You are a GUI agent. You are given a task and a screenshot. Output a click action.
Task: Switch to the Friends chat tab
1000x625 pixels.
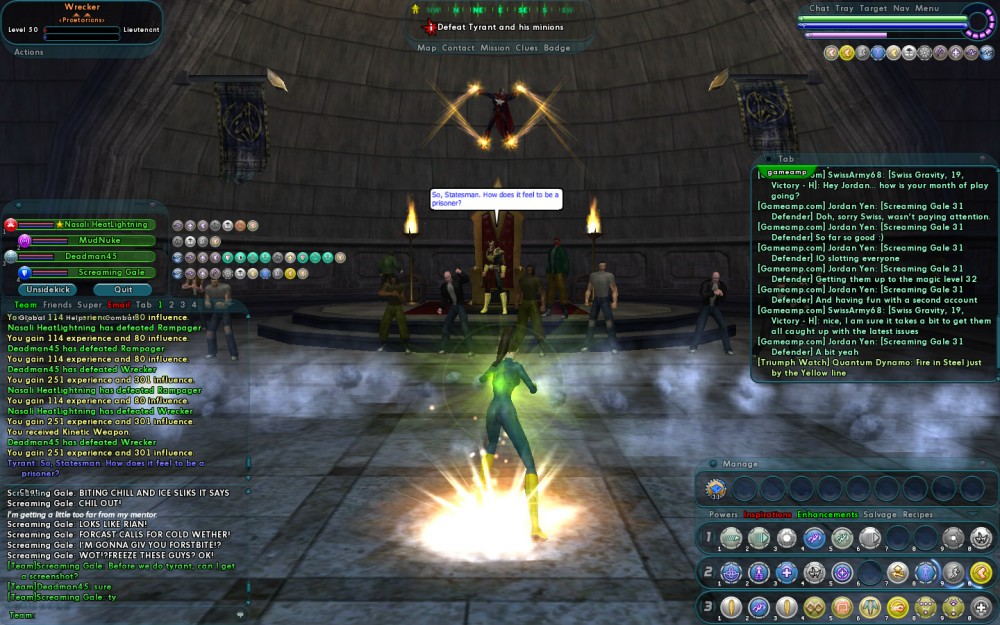click(x=57, y=304)
